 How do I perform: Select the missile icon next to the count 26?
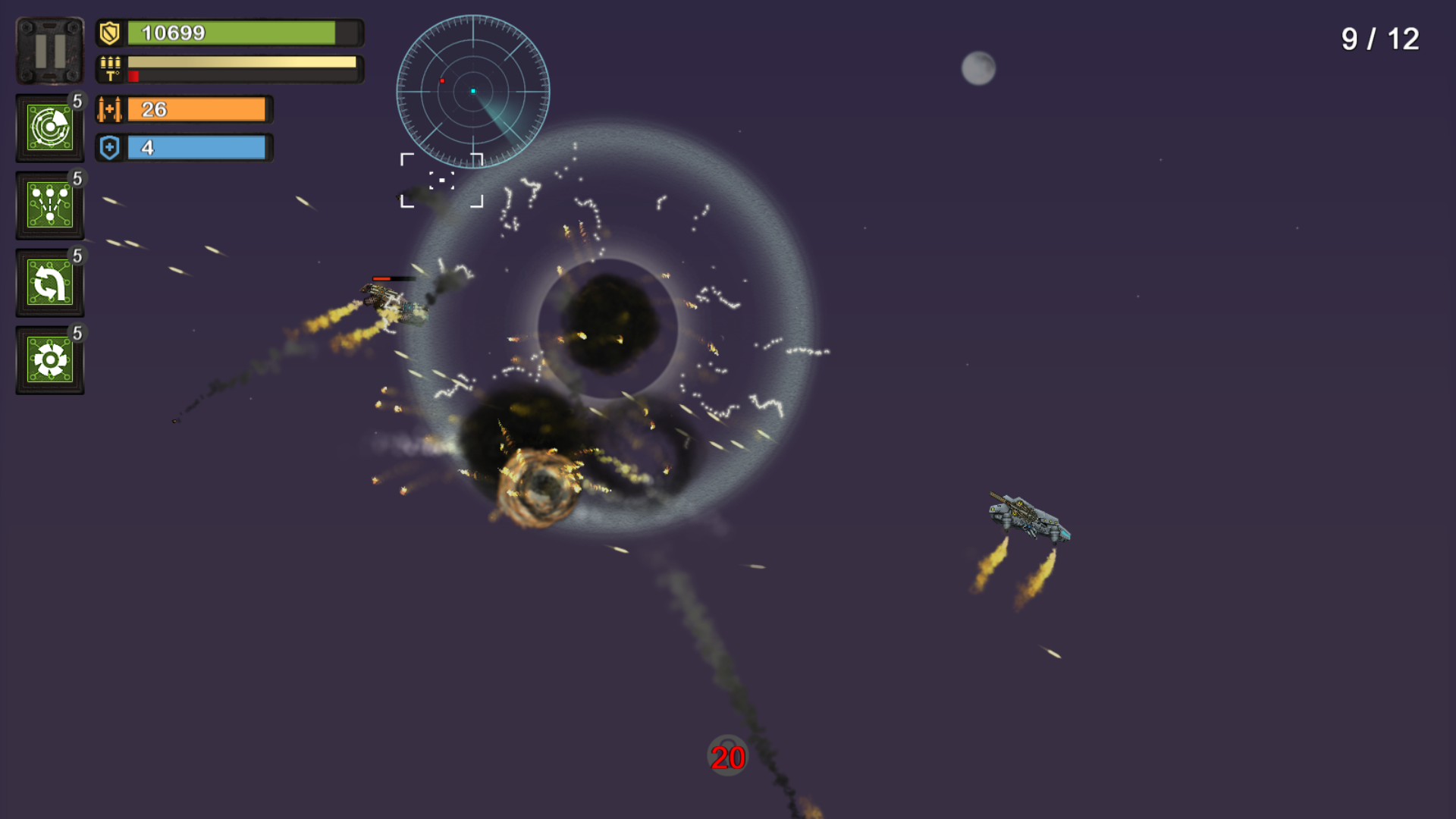pos(110,108)
